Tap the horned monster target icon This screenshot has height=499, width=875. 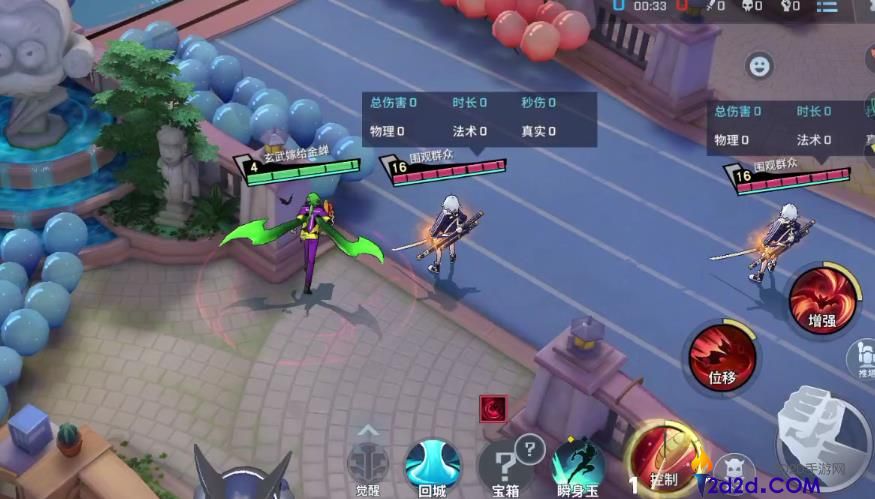point(736,466)
